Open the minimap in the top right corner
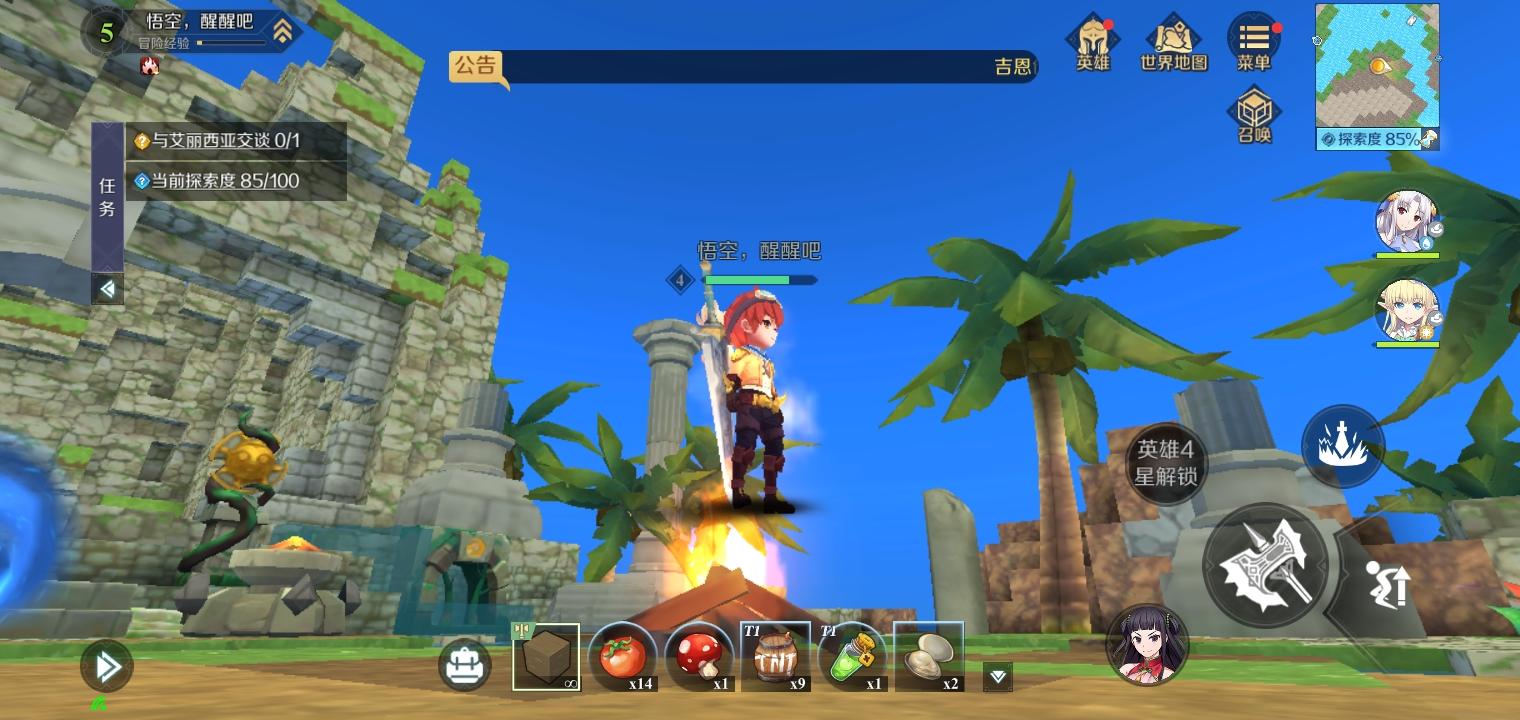This screenshot has height=720, width=1520. pos(1377,65)
